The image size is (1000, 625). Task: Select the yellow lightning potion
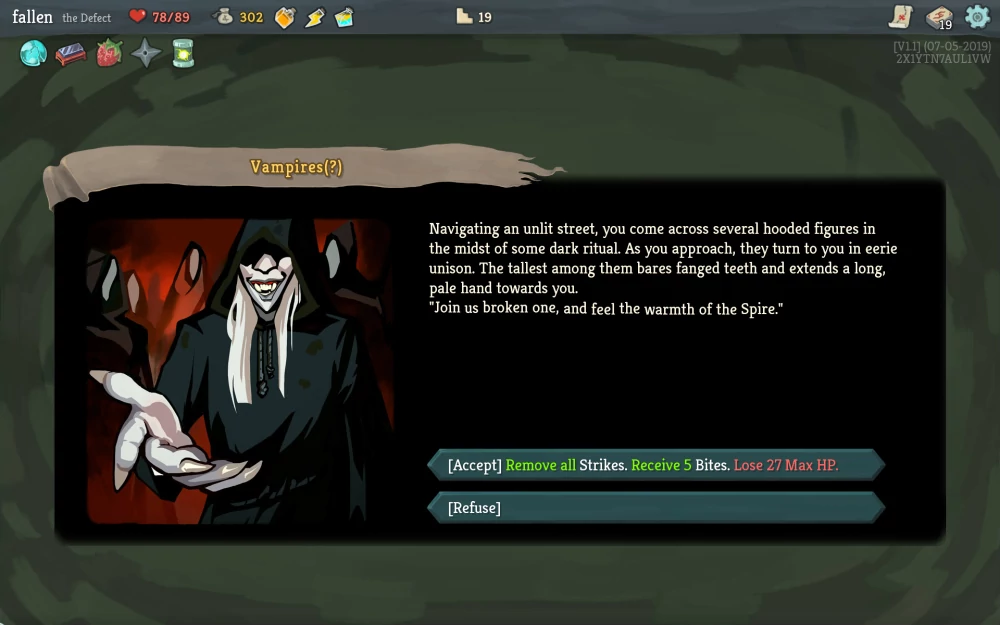(314, 17)
